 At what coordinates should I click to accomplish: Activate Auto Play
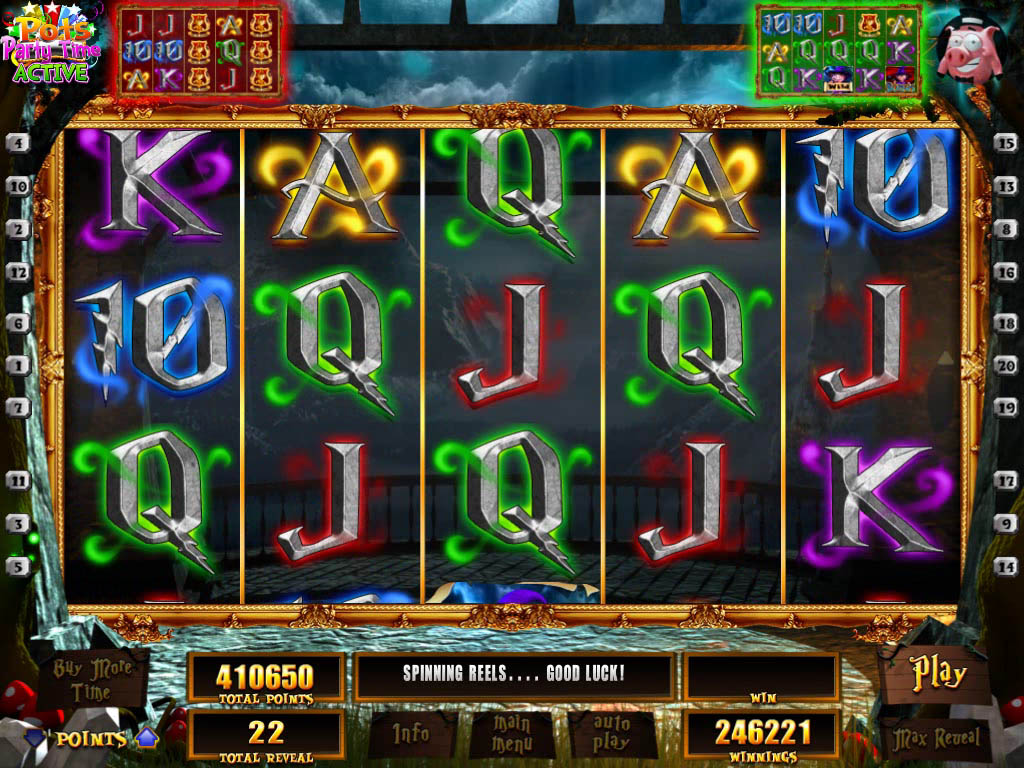click(x=611, y=733)
